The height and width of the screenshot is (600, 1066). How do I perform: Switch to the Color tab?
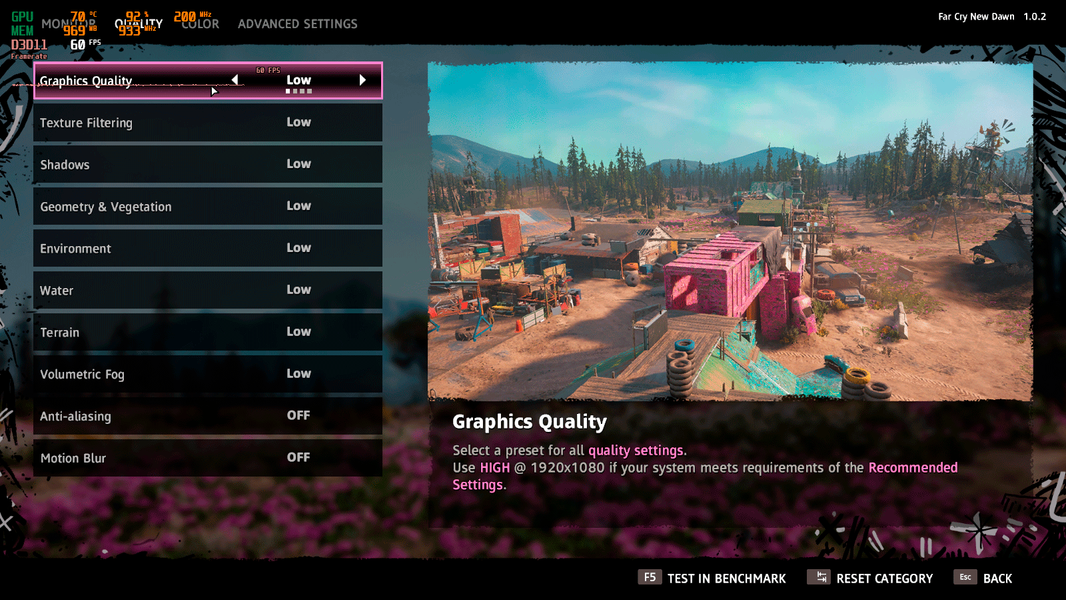[x=201, y=24]
